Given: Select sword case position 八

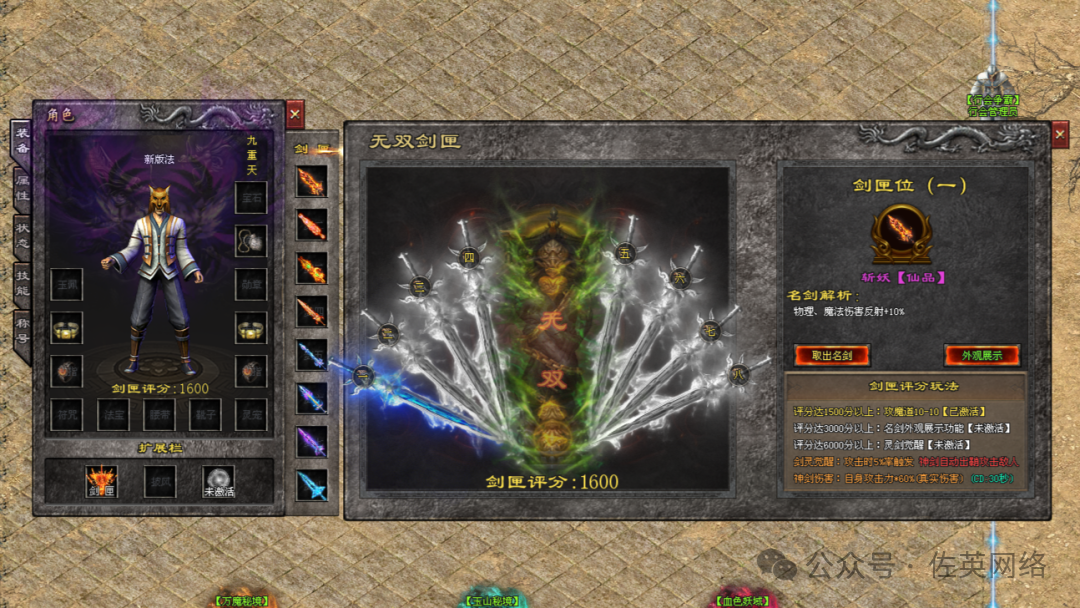Looking at the screenshot, I should point(737,372).
